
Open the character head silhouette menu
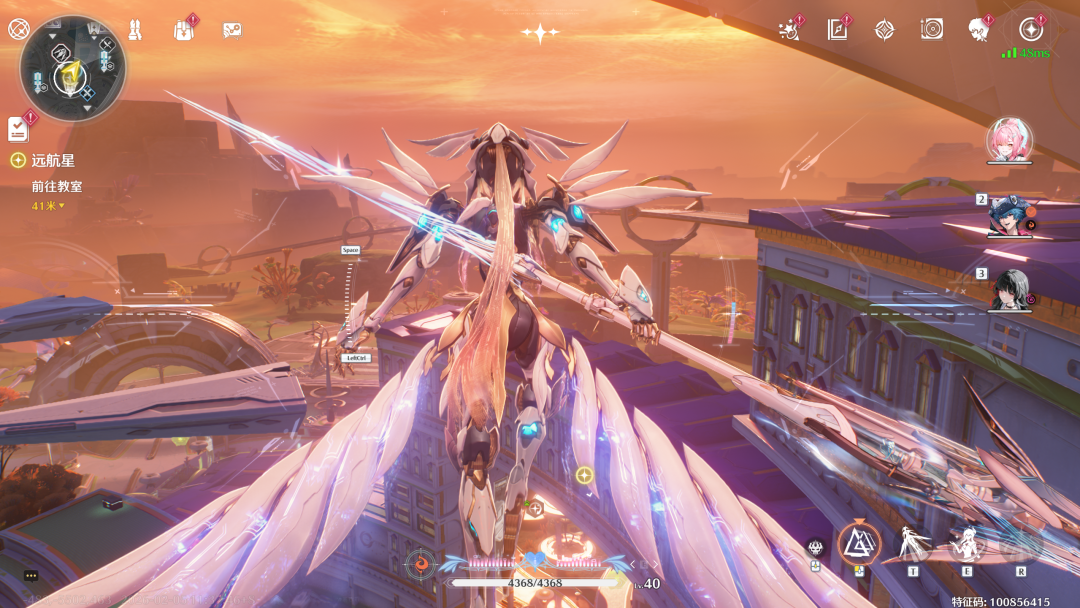pyautogui.click(x=979, y=30)
